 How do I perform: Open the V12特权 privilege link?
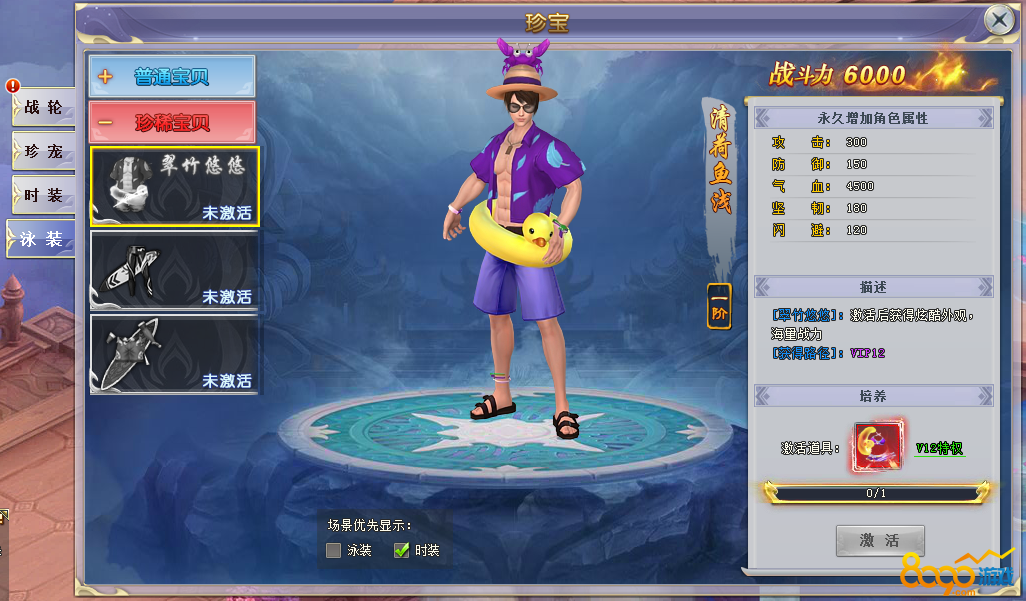click(x=939, y=448)
